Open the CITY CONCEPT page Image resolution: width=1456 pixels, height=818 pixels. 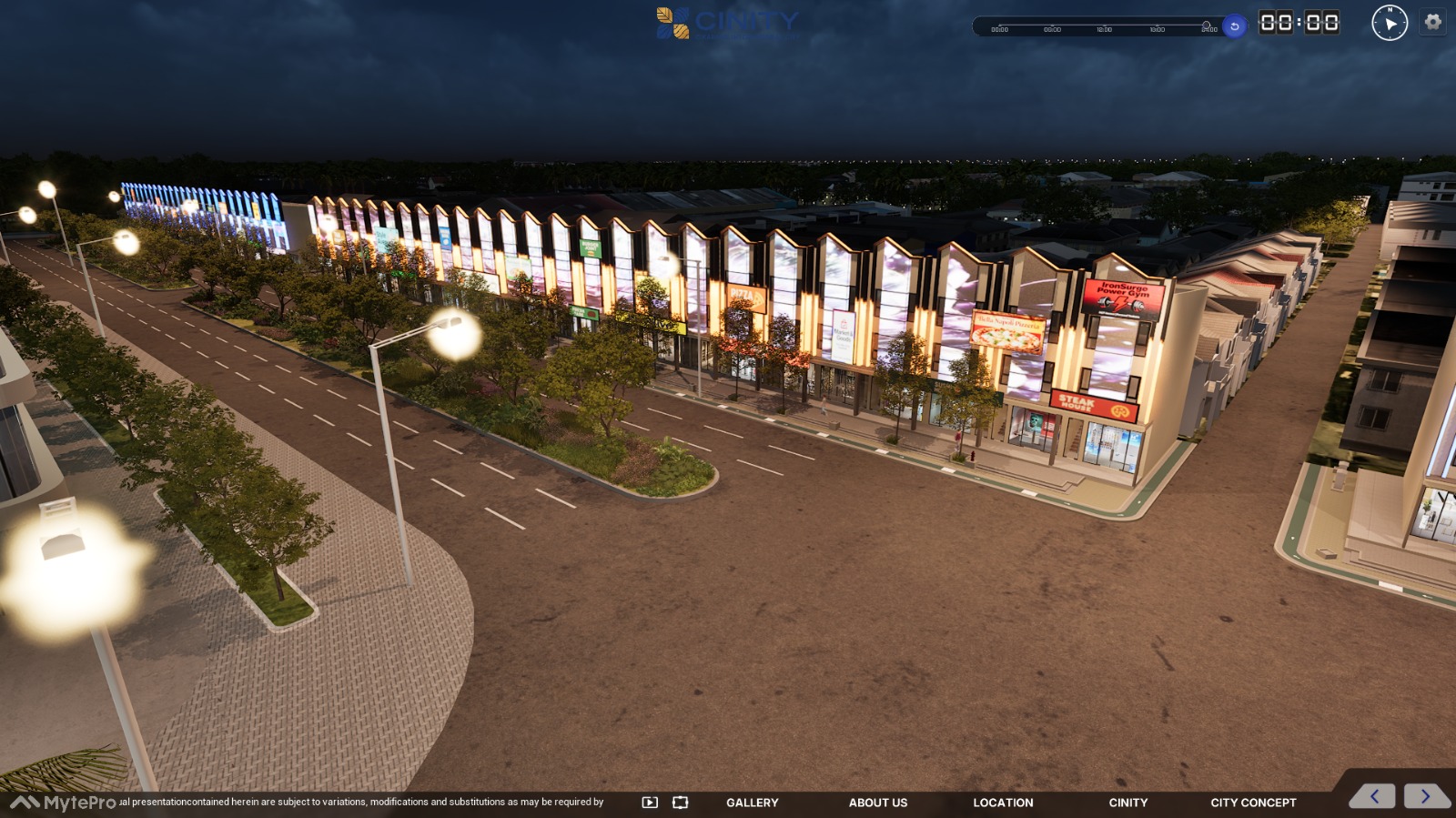(x=1253, y=803)
